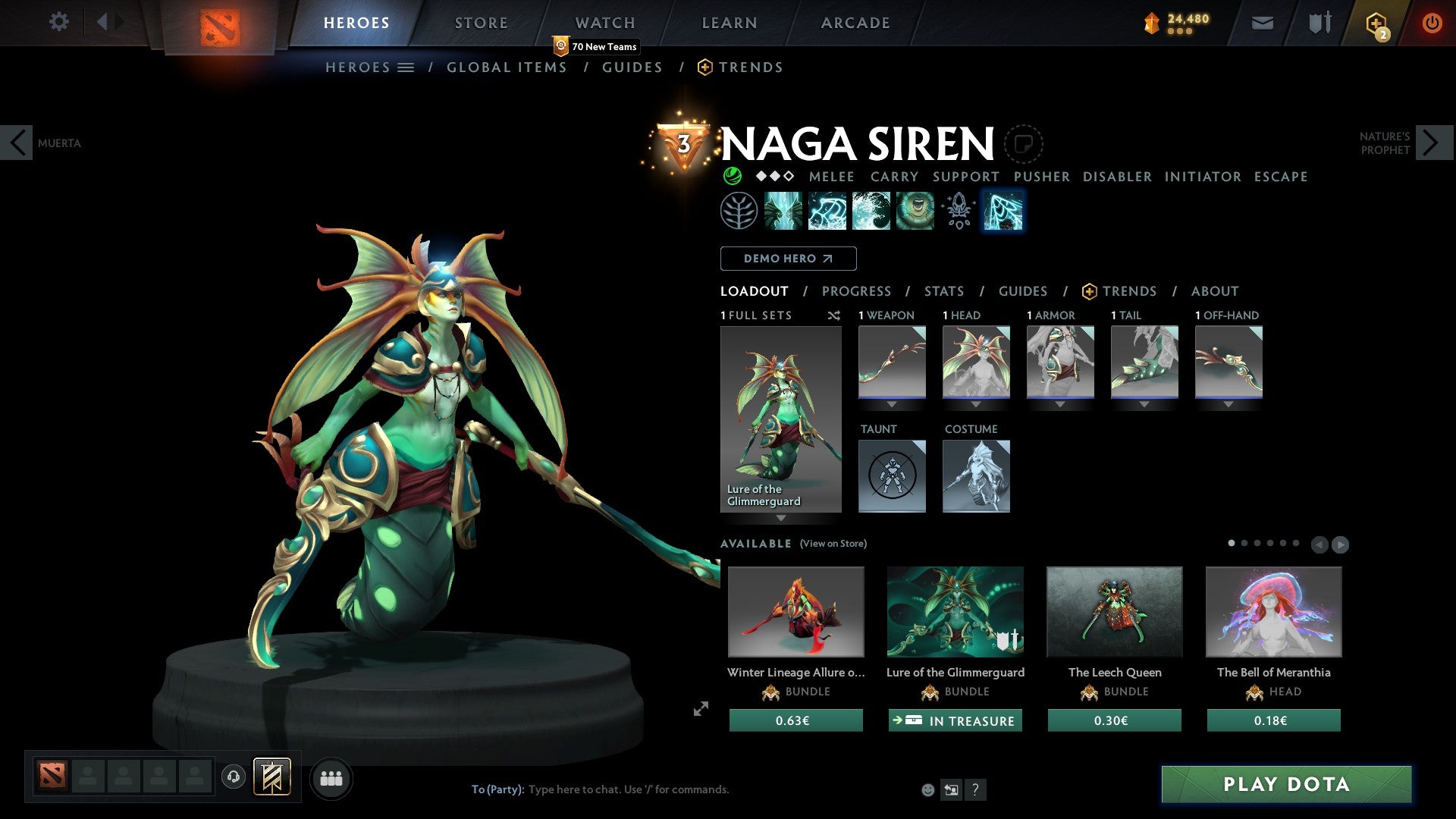Viewport: 1456px width, 819px height.
Task: View the About section of the hero
Action: (1214, 291)
